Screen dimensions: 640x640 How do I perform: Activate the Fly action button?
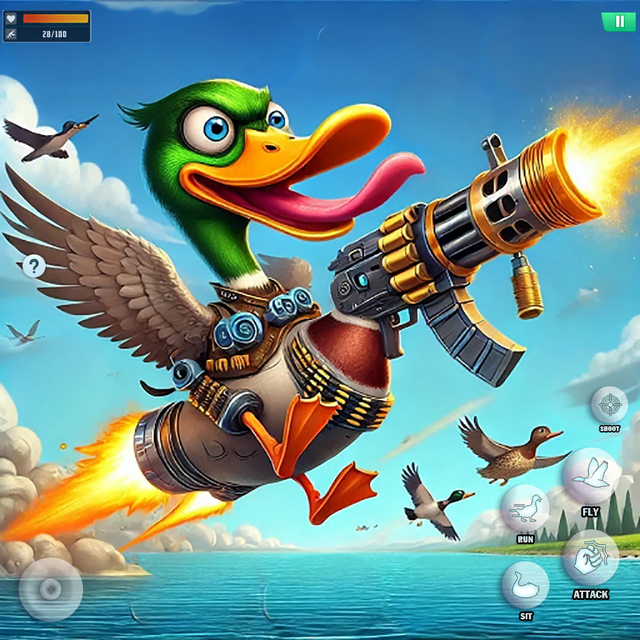coord(591,475)
